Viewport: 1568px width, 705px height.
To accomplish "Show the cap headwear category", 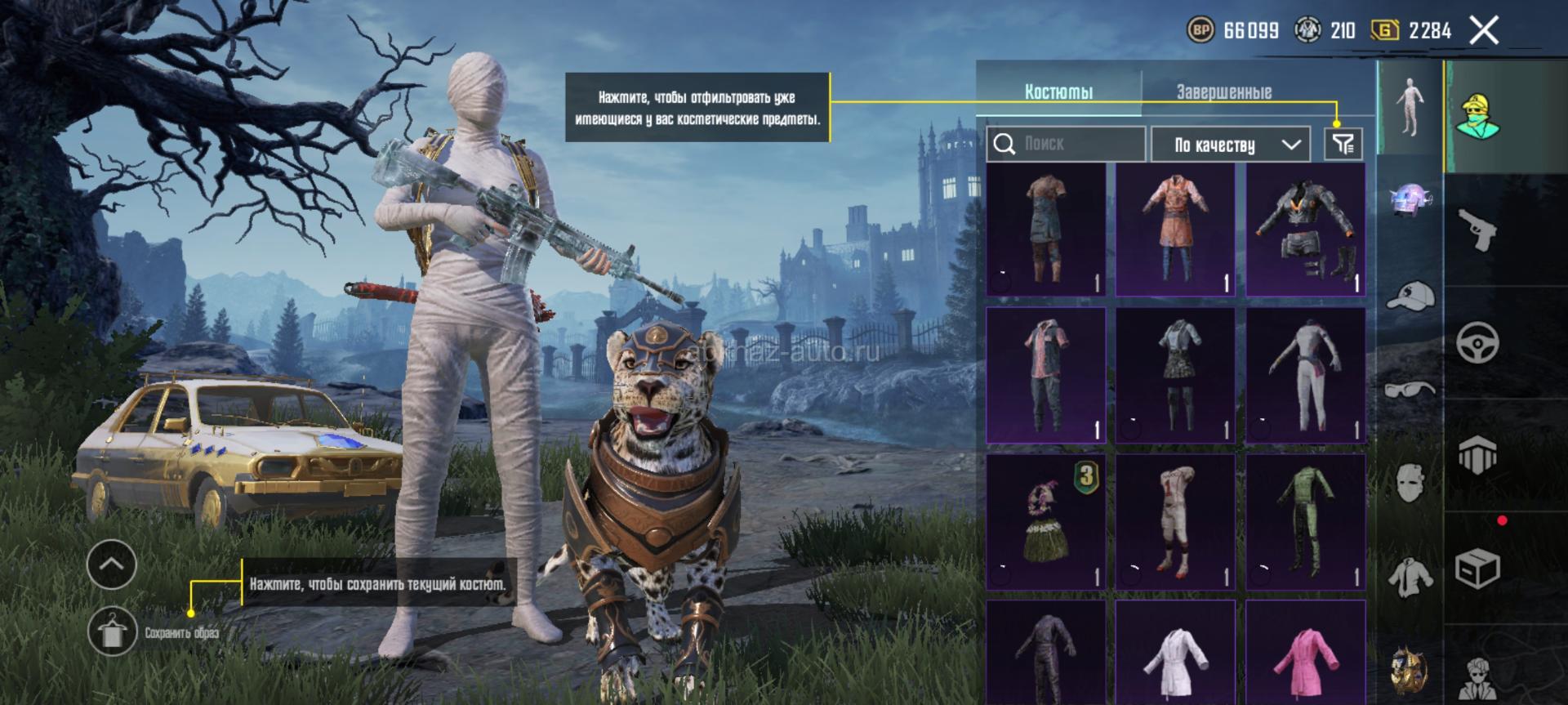I will coord(1410,296).
